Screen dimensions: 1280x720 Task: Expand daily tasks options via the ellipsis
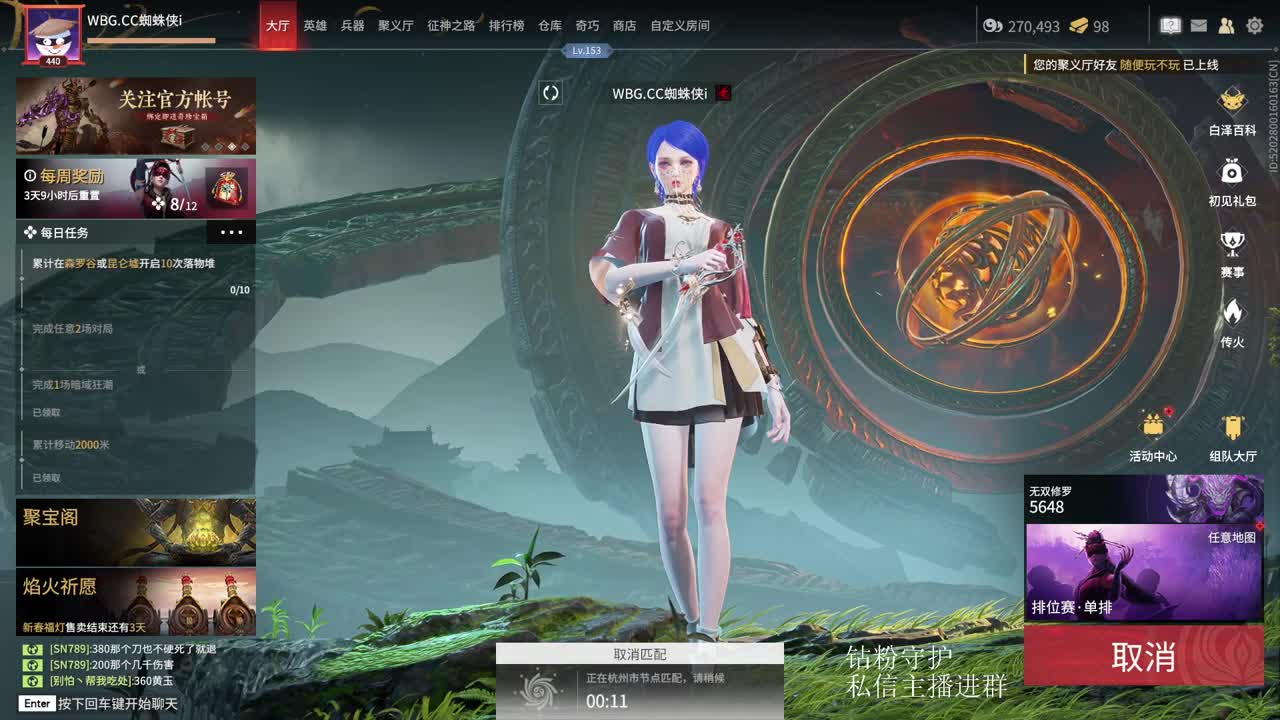coord(232,232)
